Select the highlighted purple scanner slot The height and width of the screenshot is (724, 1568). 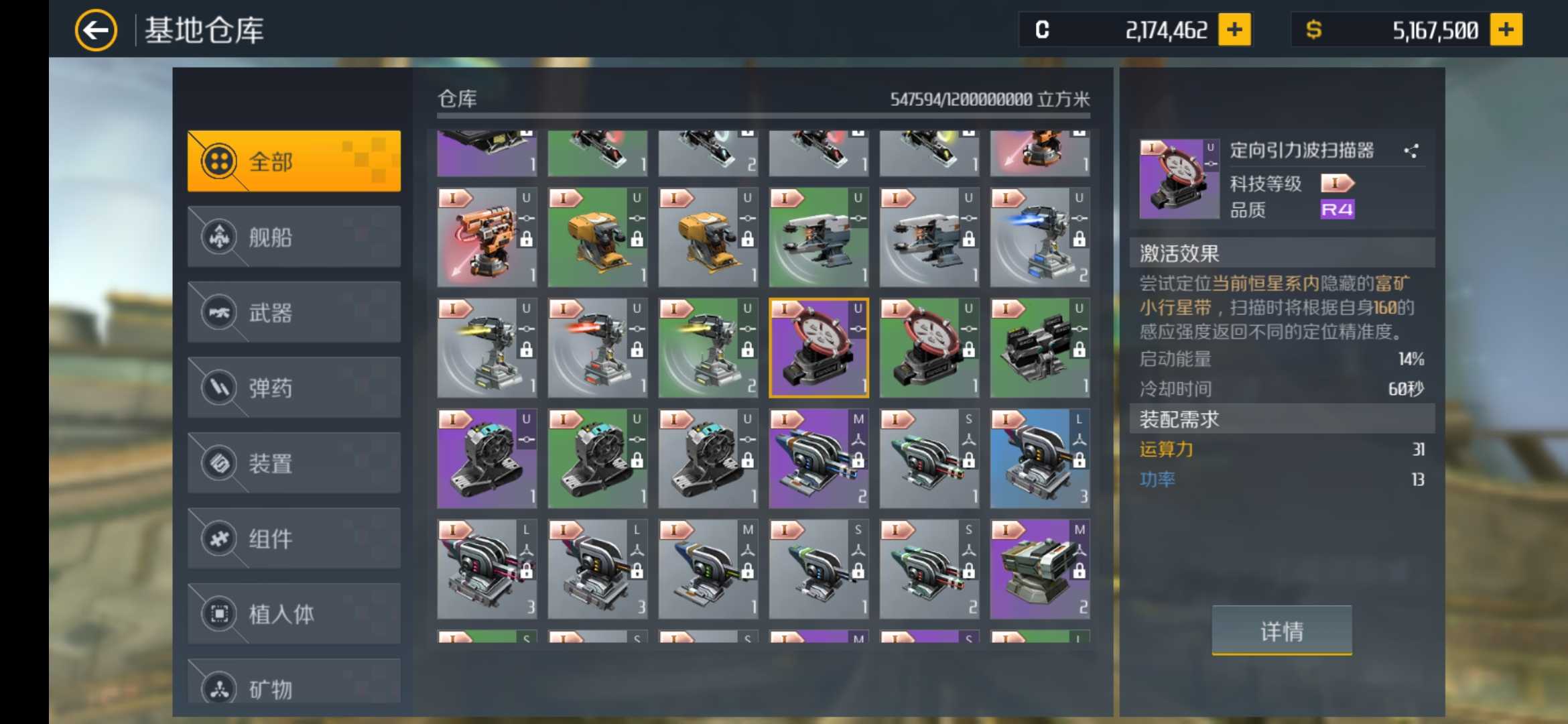coord(818,348)
